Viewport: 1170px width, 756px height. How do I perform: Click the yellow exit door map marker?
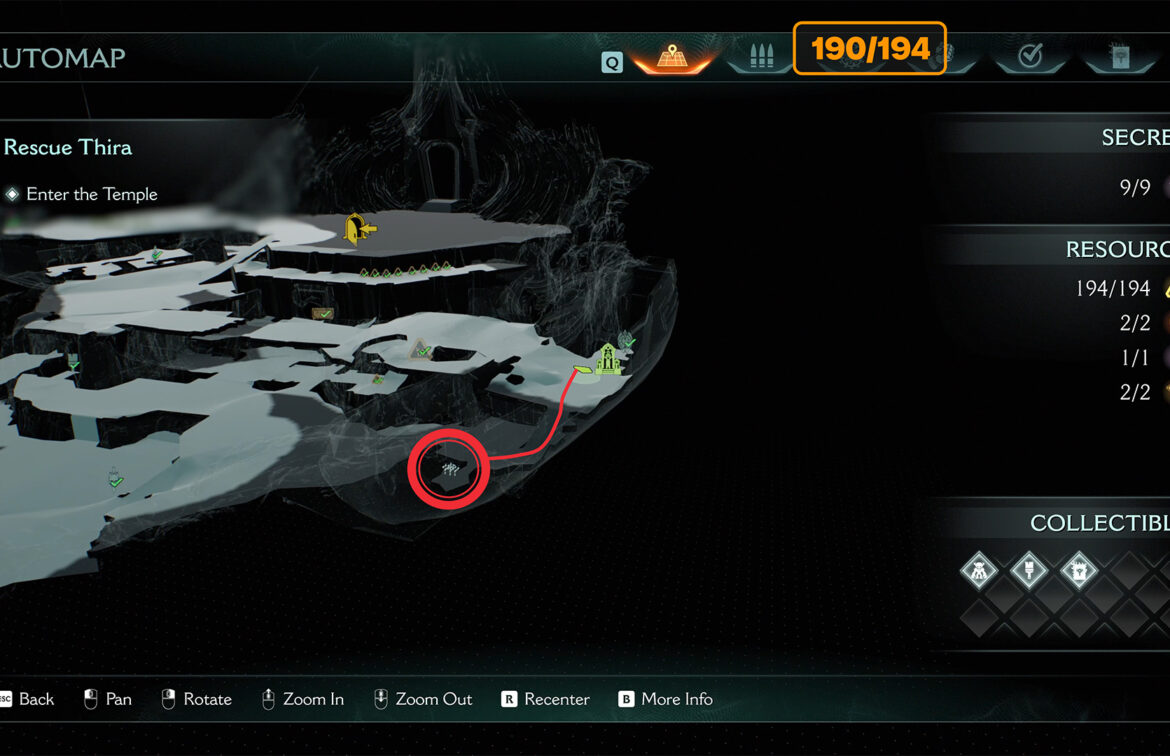click(x=358, y=229)
